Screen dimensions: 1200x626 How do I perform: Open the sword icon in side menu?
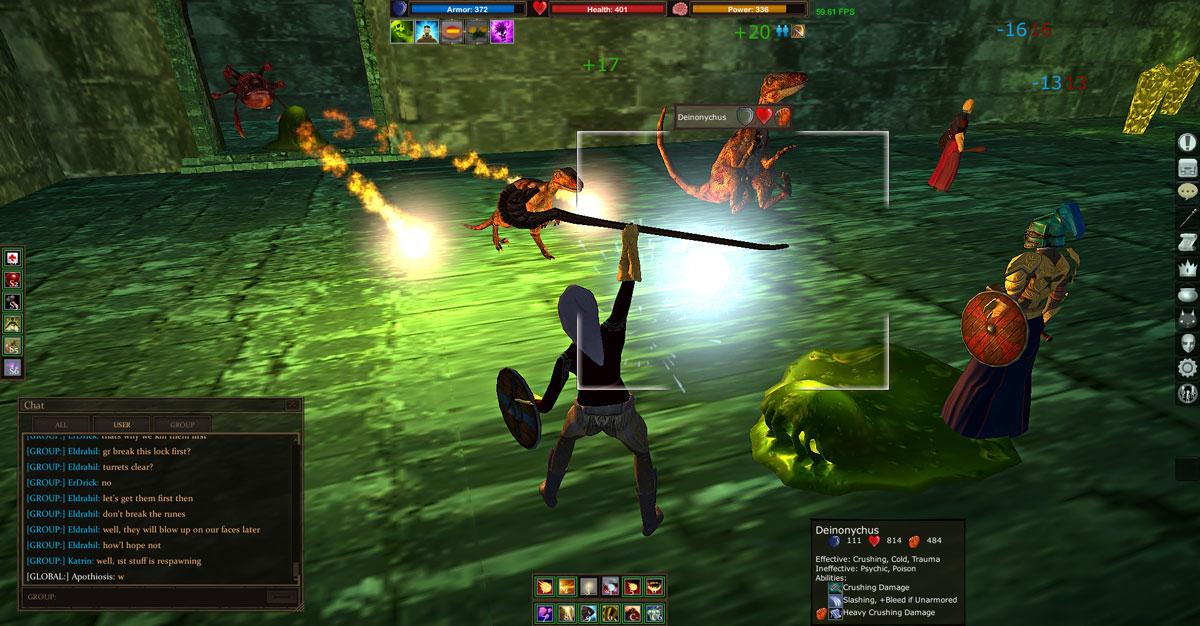coord(1187,218)
